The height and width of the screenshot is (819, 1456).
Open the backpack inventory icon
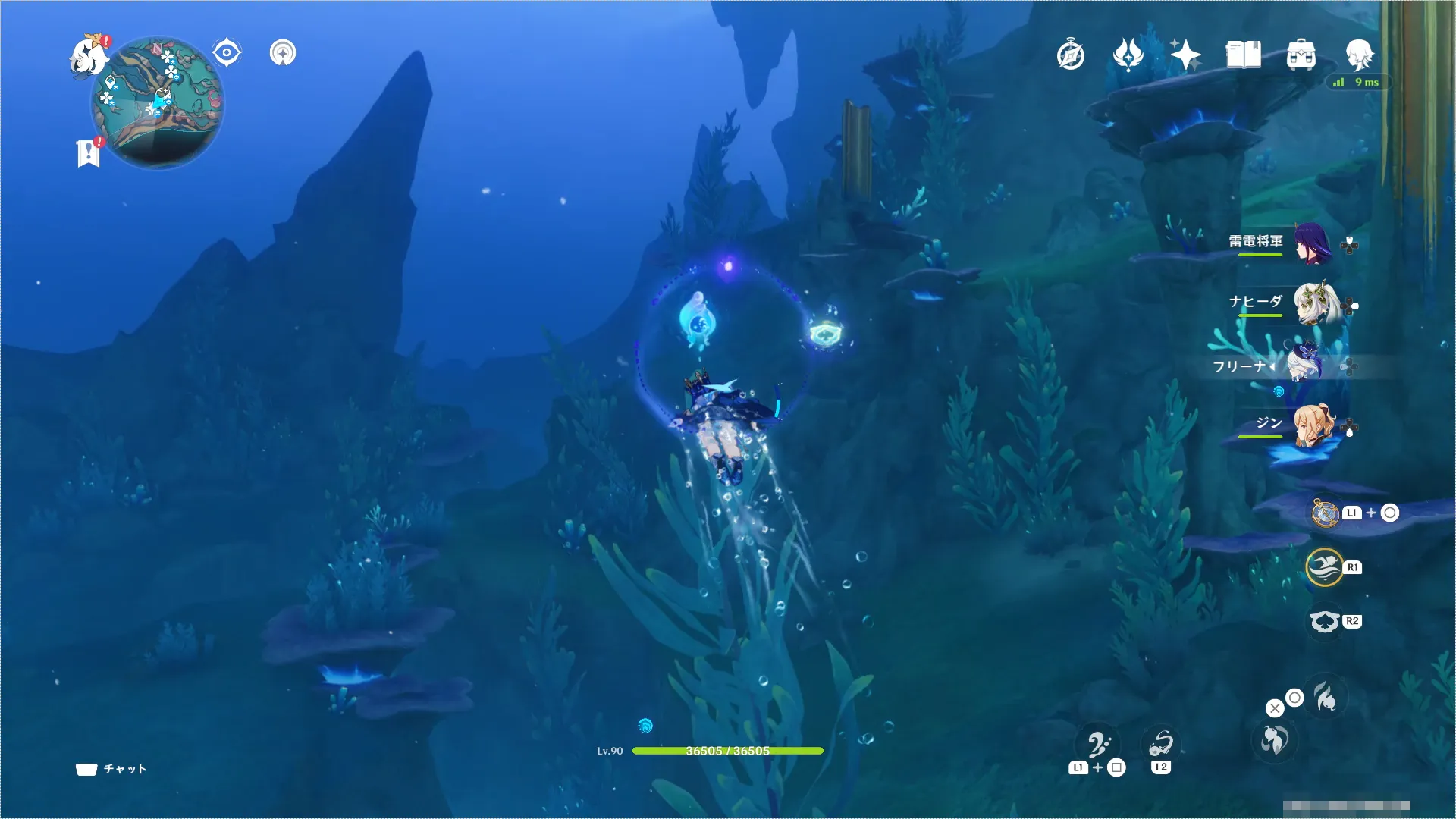(x=1301, y=55)
